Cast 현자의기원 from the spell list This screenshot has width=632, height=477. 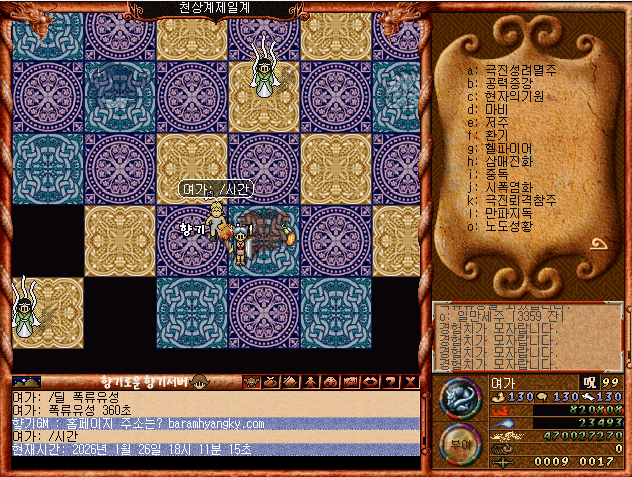point(514,97)
